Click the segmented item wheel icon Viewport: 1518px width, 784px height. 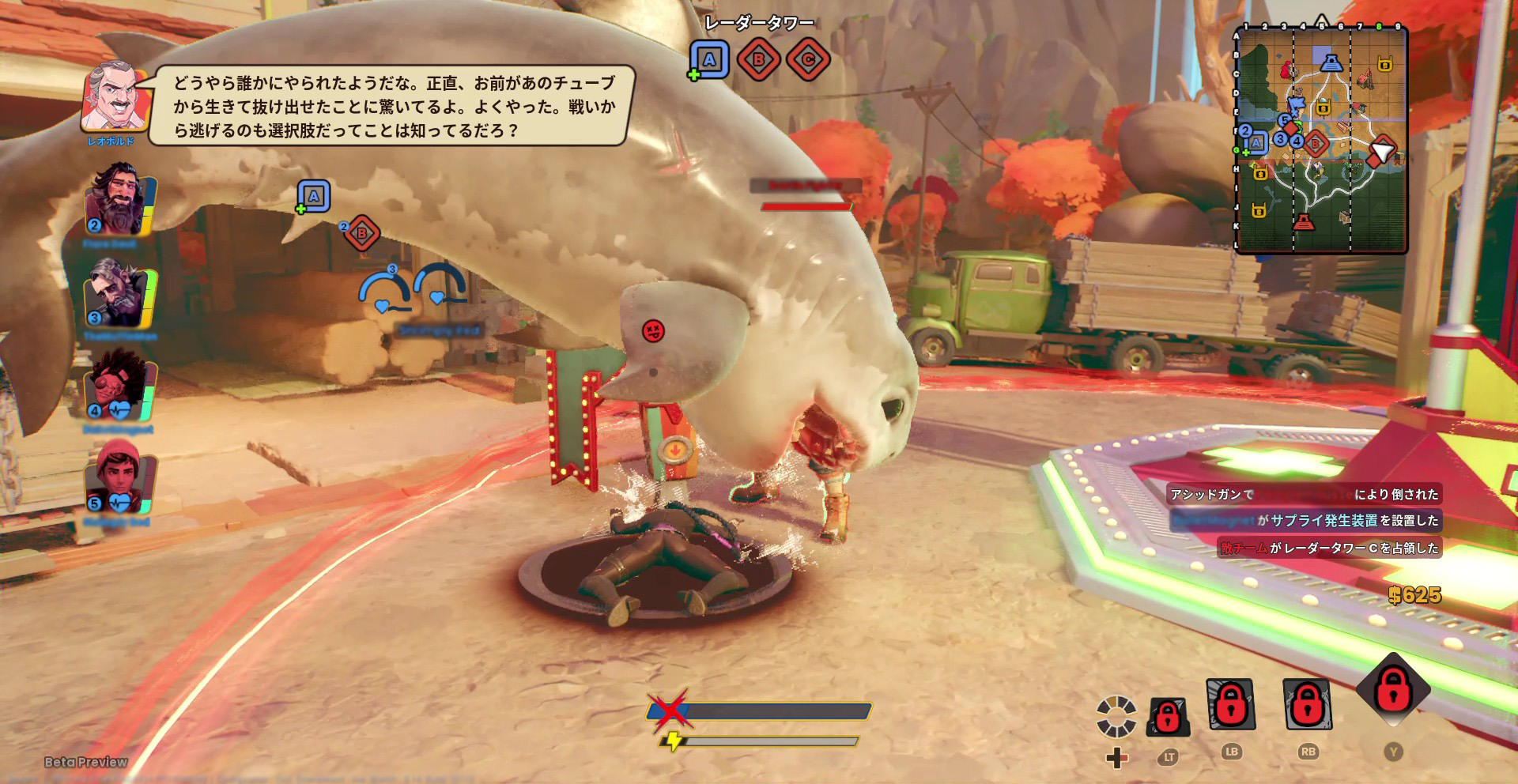point(1116,716)
